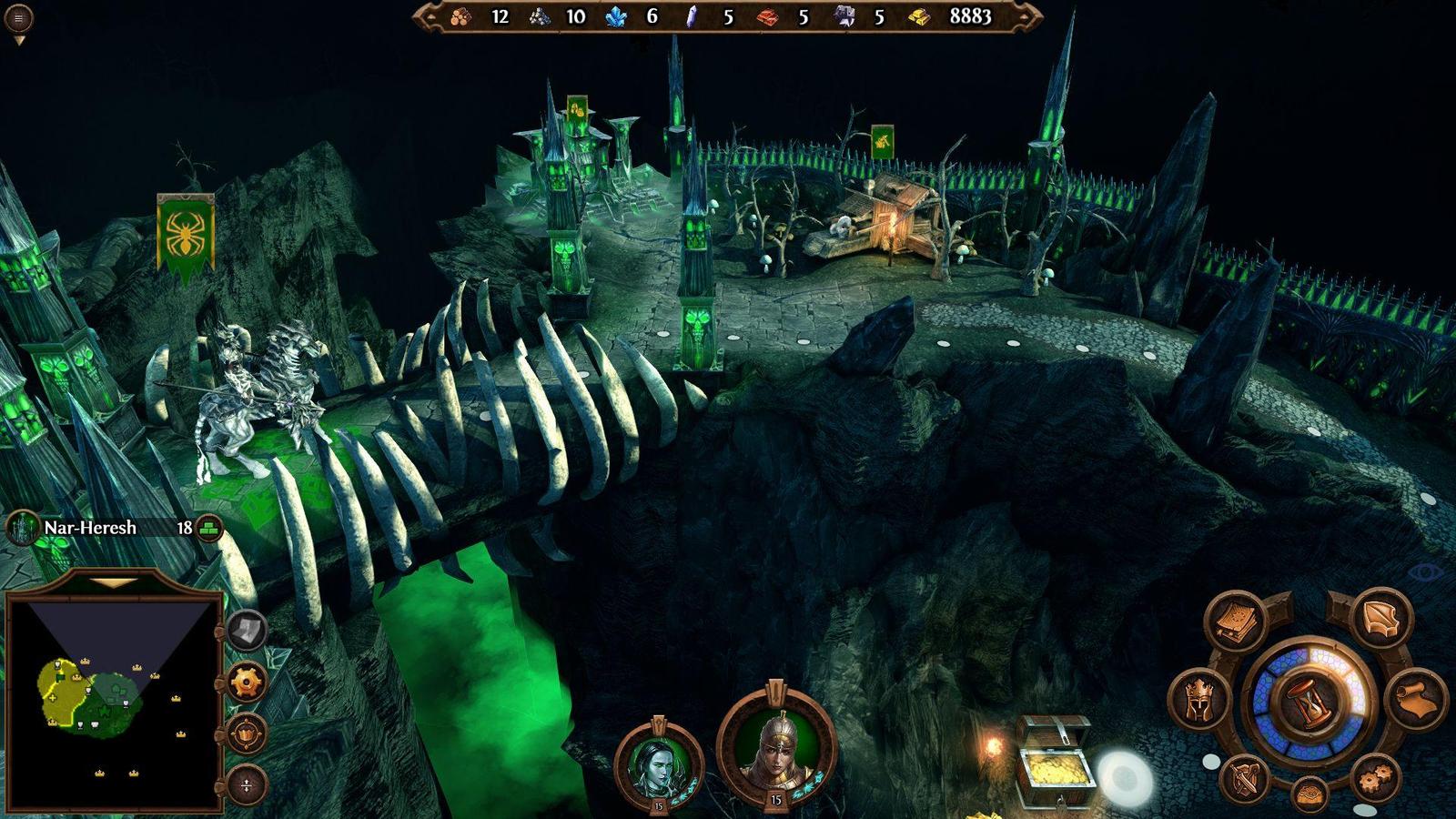
Task: Open the treasure map icon
Action: [x=1309, y=794]
